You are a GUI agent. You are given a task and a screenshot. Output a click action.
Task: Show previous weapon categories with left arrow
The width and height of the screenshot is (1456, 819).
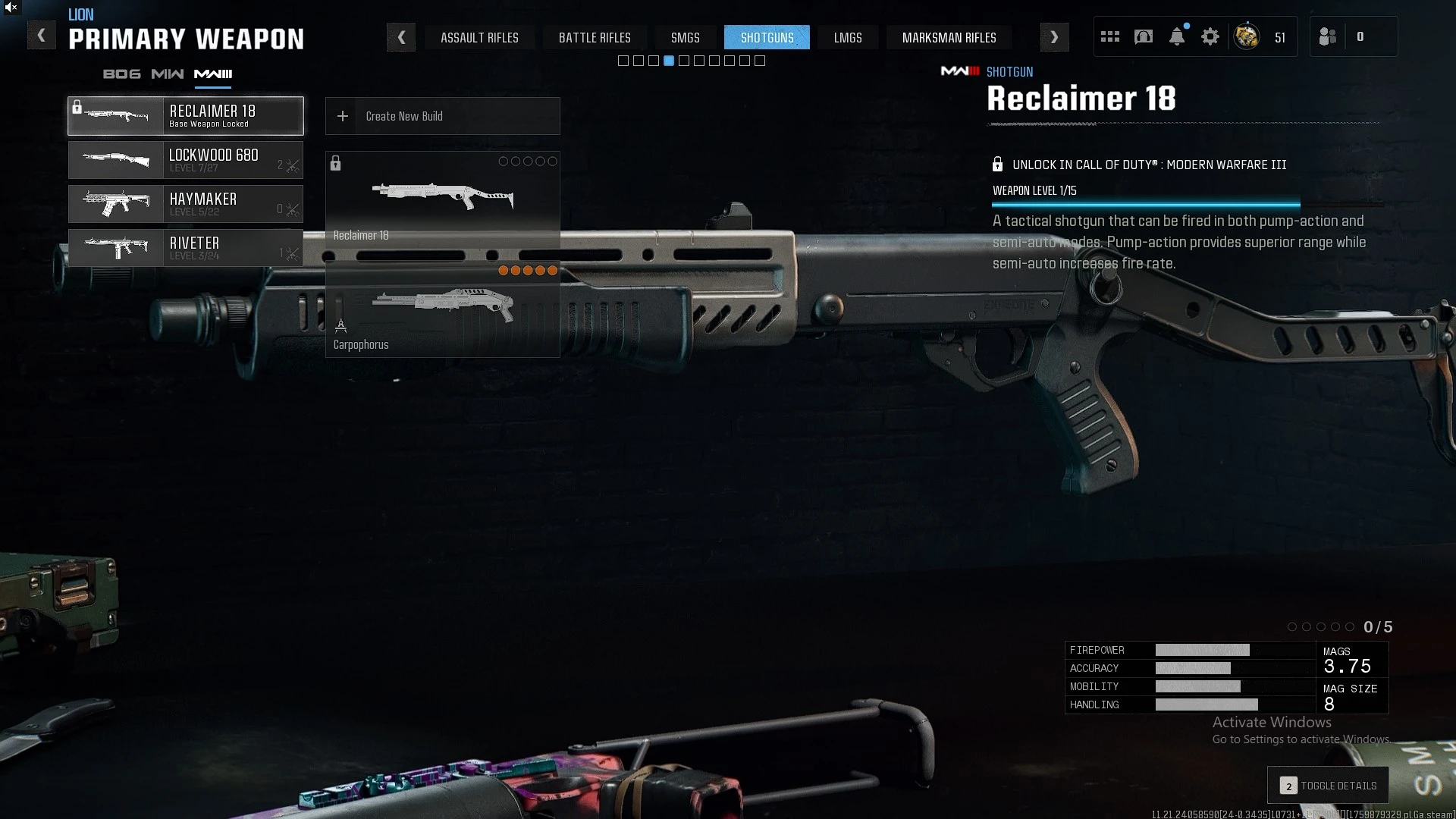(x=401, y=37)
